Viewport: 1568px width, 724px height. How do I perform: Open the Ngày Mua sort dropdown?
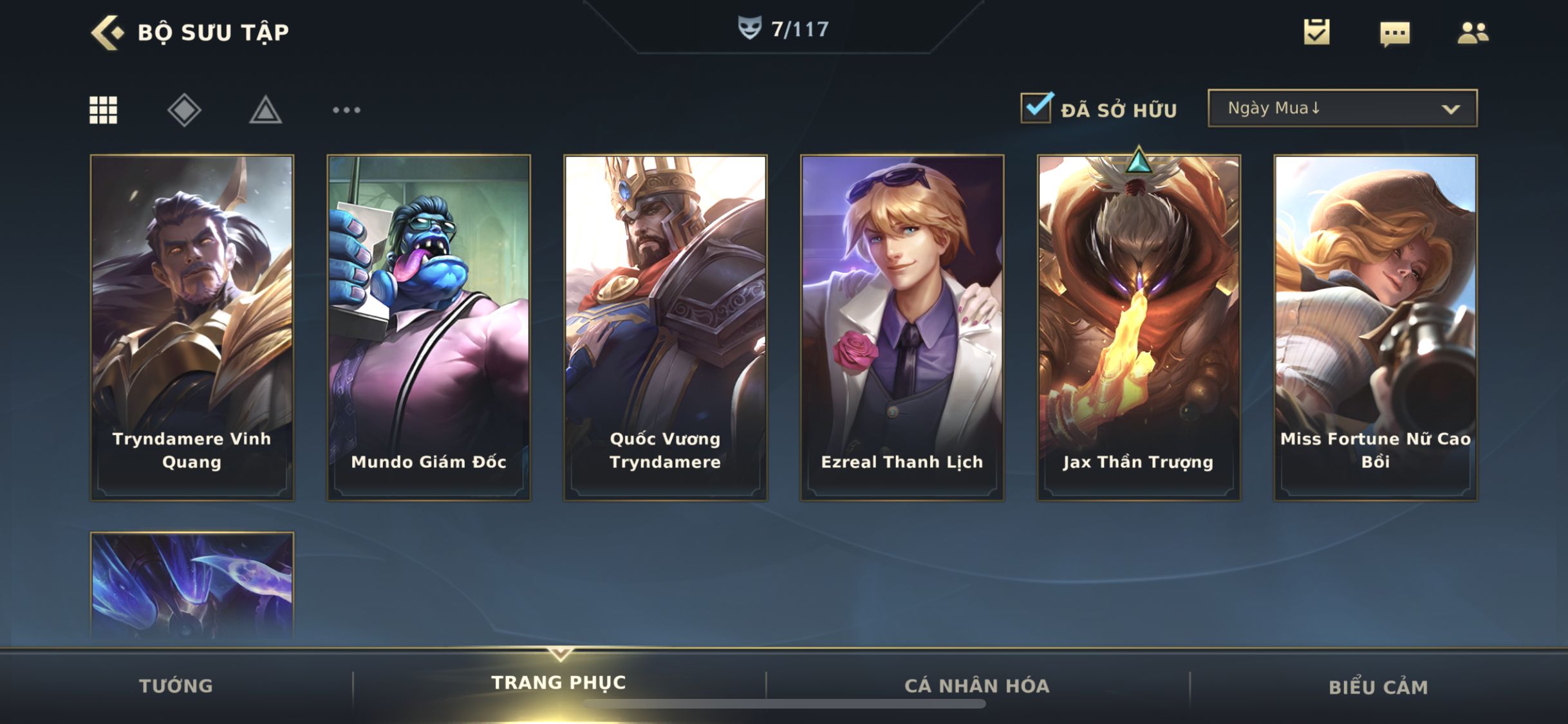coord(1342,108)
